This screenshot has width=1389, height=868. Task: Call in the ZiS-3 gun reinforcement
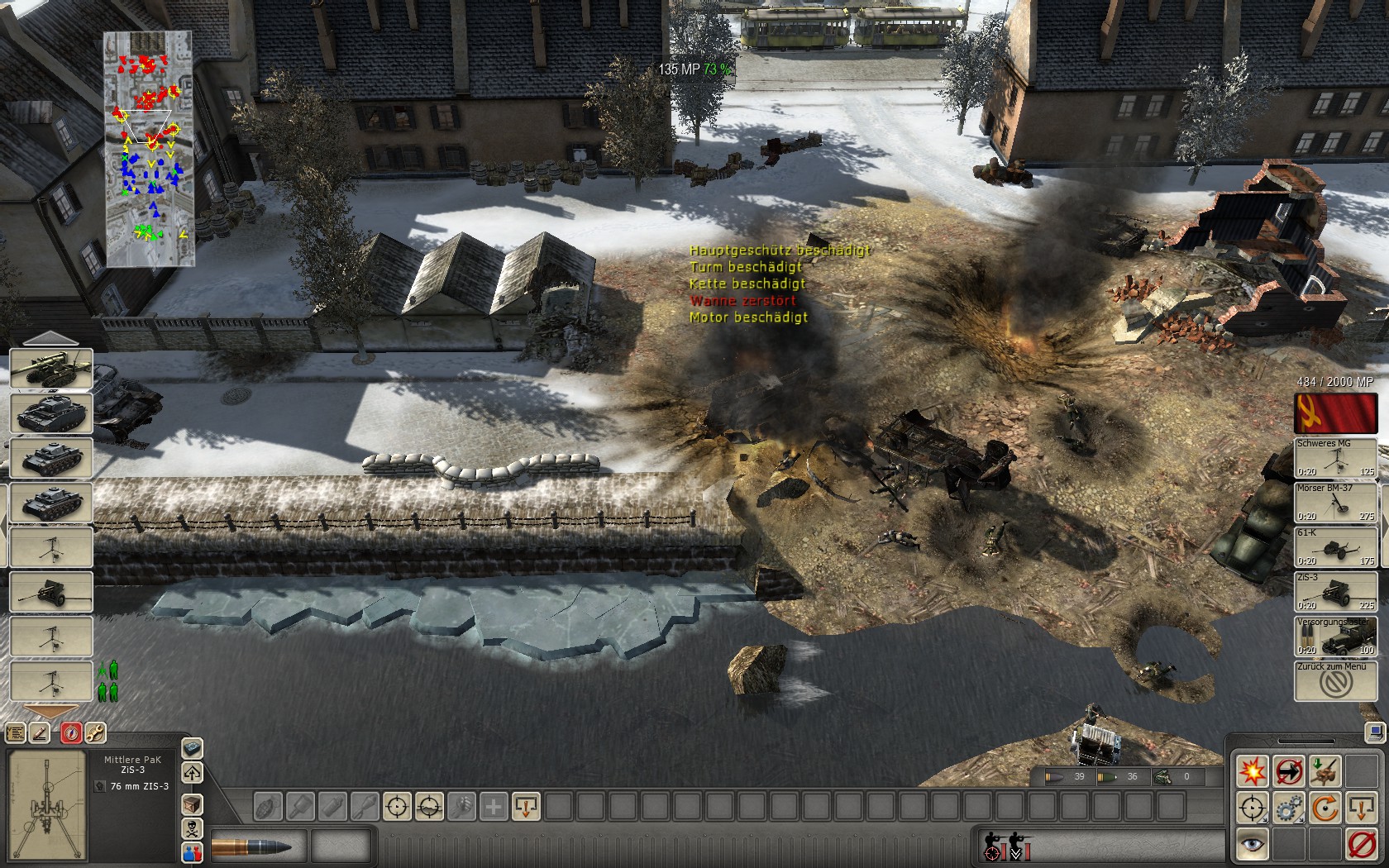1335,592
